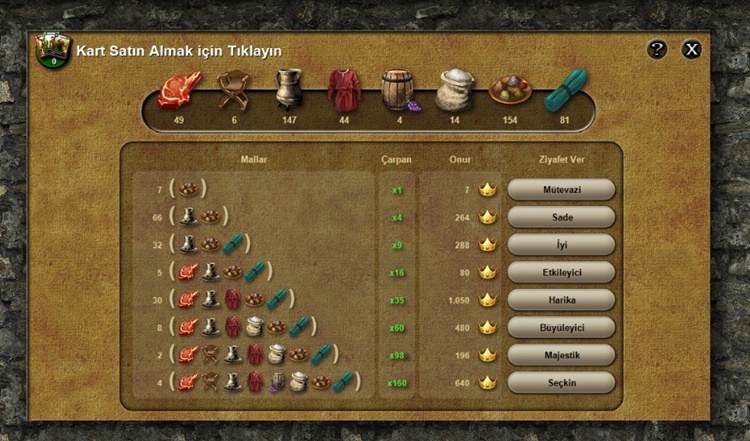Choose the Majestik feast
This screenshot has height=441, width=750.
click(x=561, y=354)
